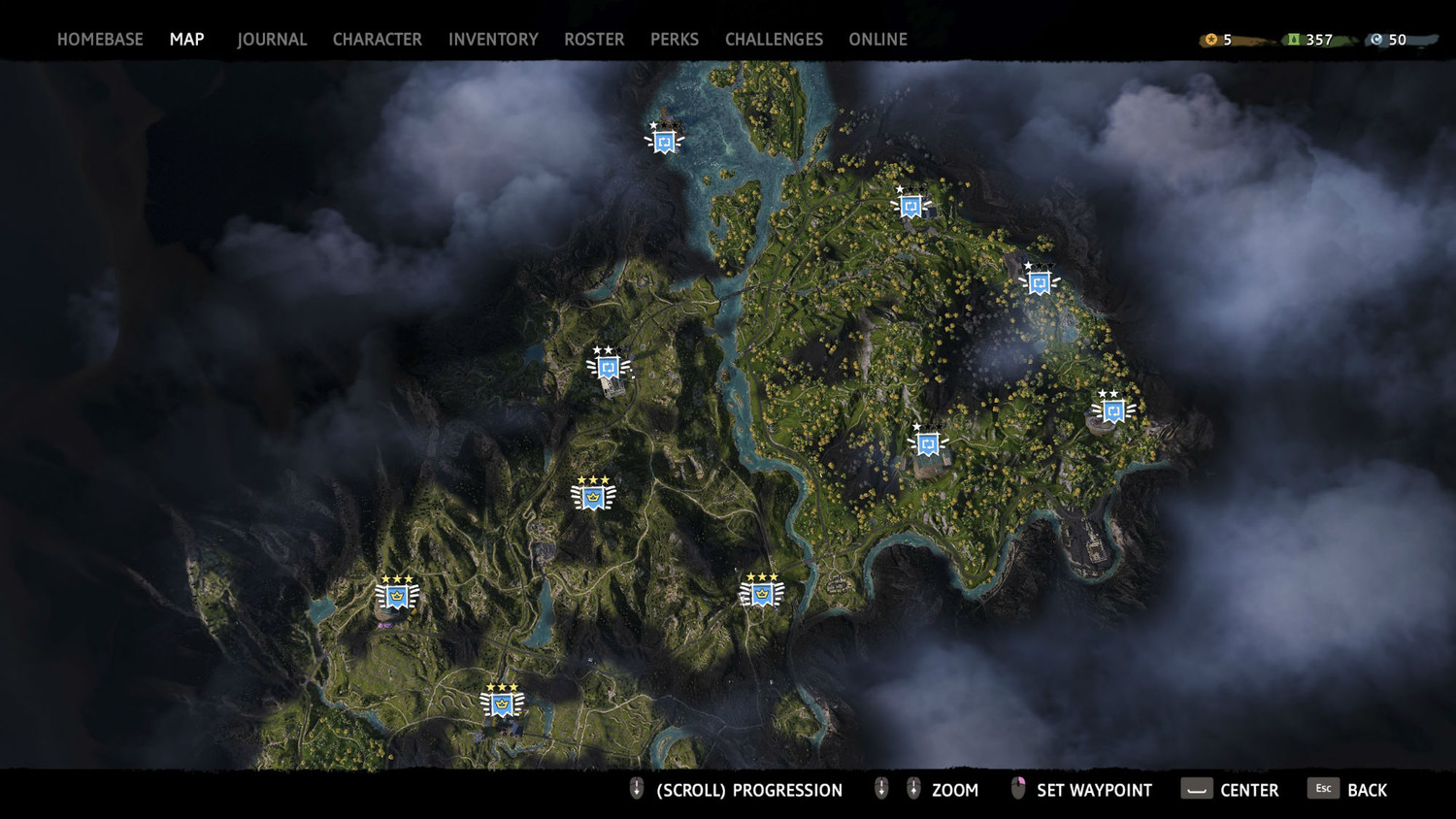Show the Roster tab

[x=594, y=40]
